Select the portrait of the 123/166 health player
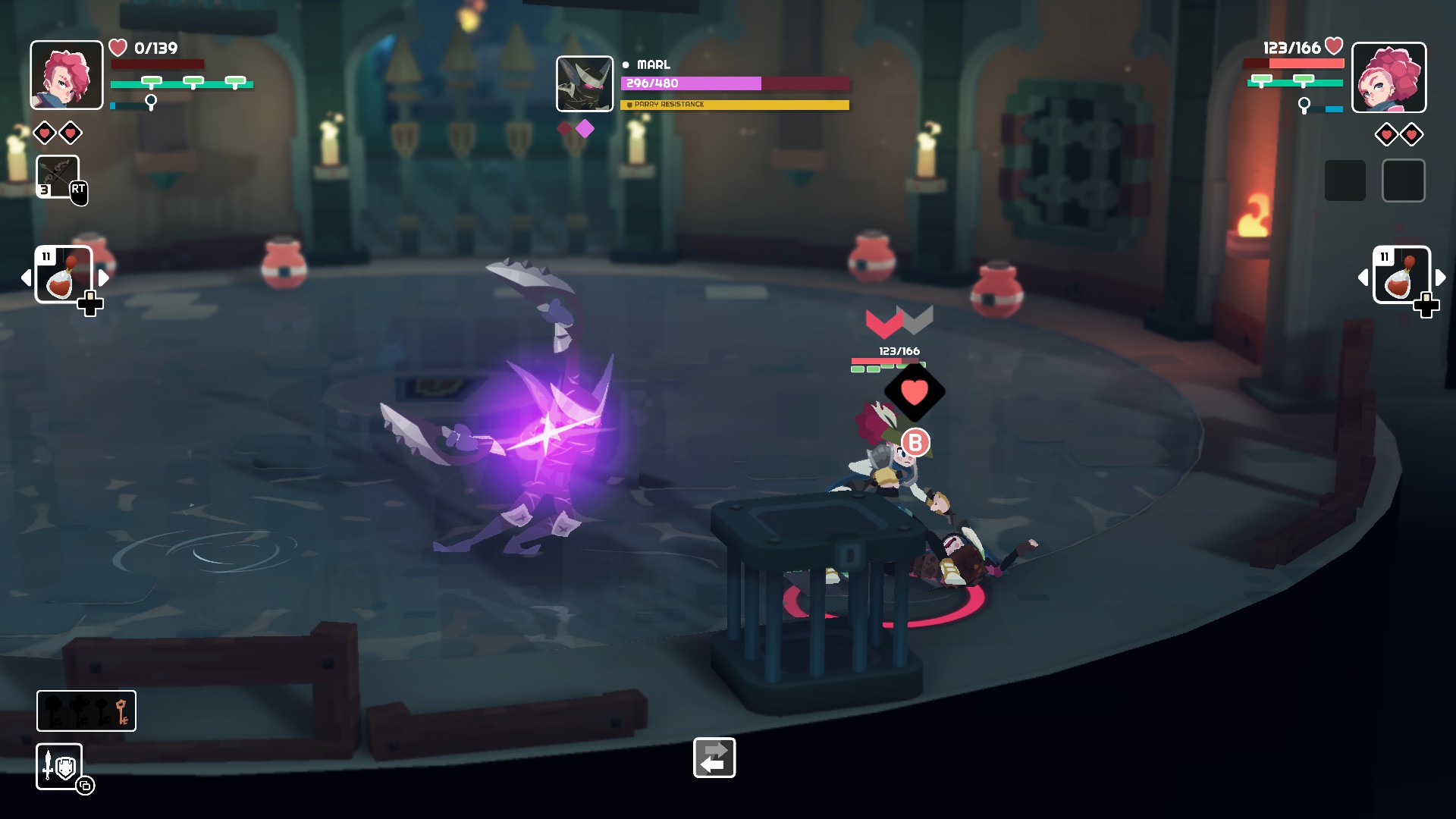1456x819 pixels. (x=1389, y=77)
